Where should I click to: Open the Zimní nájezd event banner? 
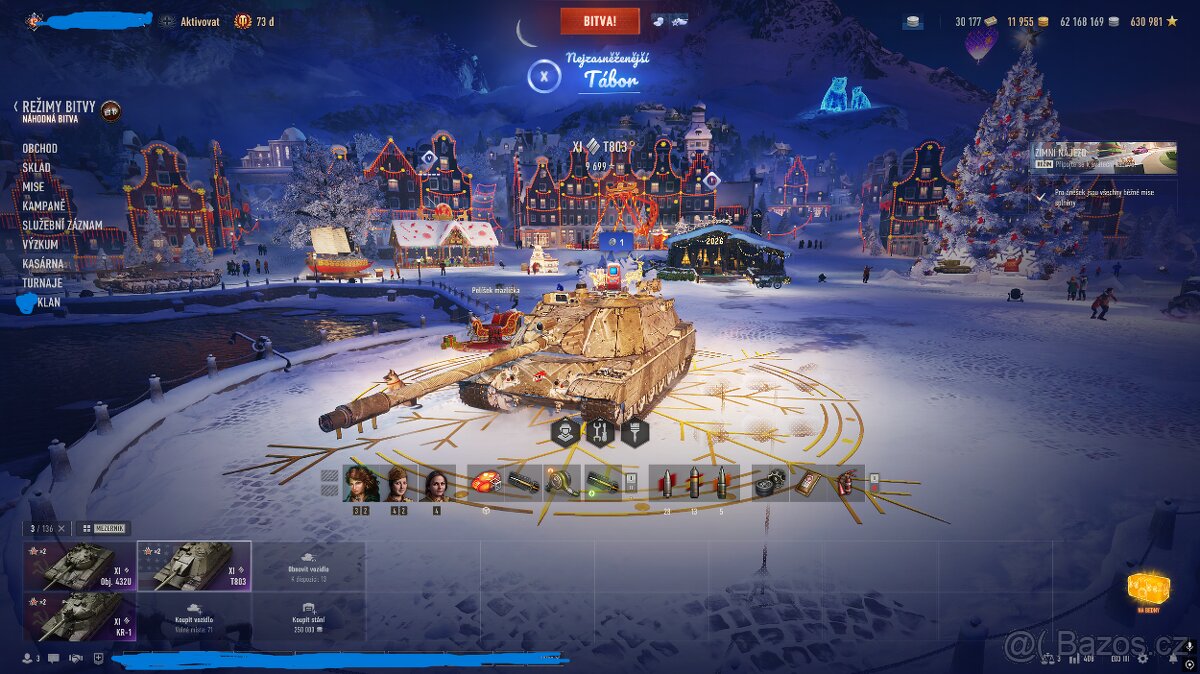pyautogui.click(x=1103, y=158)
